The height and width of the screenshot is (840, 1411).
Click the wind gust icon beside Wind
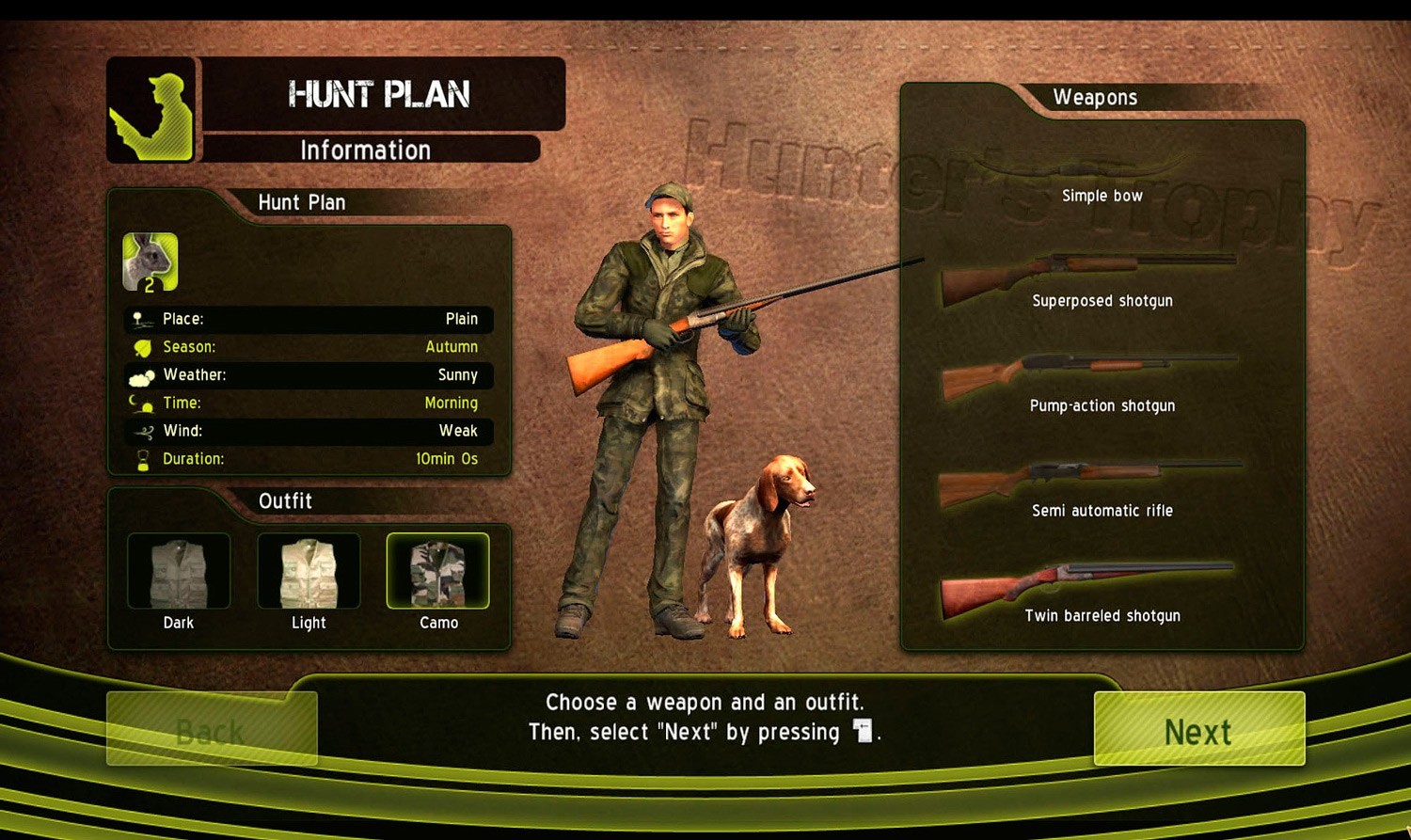[x=142, y=431]
